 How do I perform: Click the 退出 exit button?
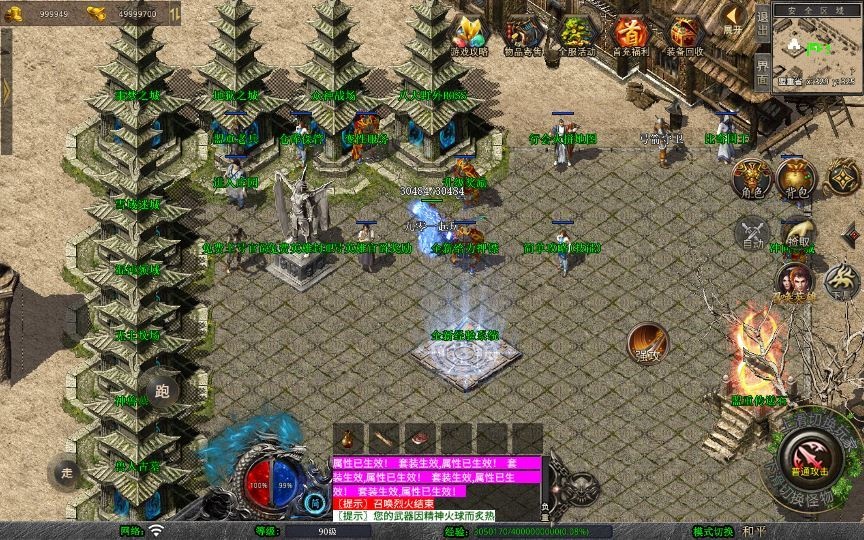pyautogui.click(x=762, y=22)
